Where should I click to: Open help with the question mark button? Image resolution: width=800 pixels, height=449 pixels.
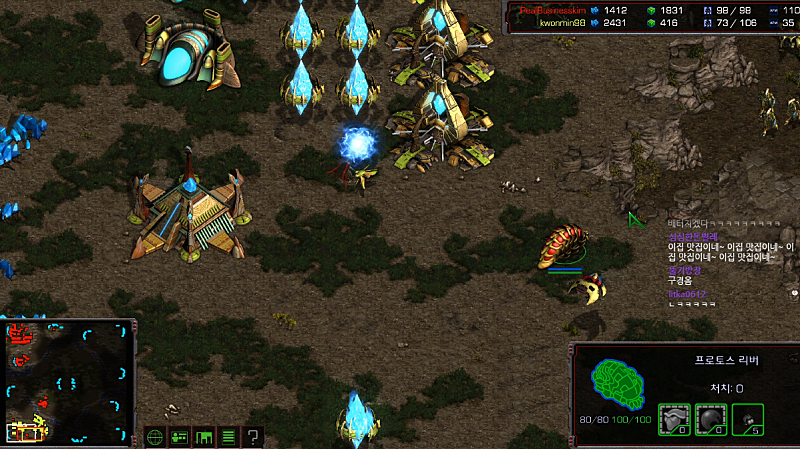click(x=254, y=437)
